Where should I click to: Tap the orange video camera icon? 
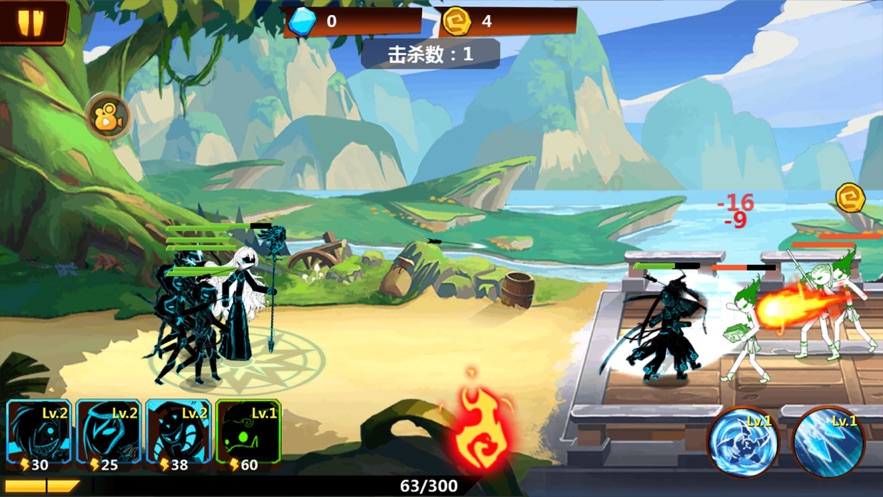[107, 118]
